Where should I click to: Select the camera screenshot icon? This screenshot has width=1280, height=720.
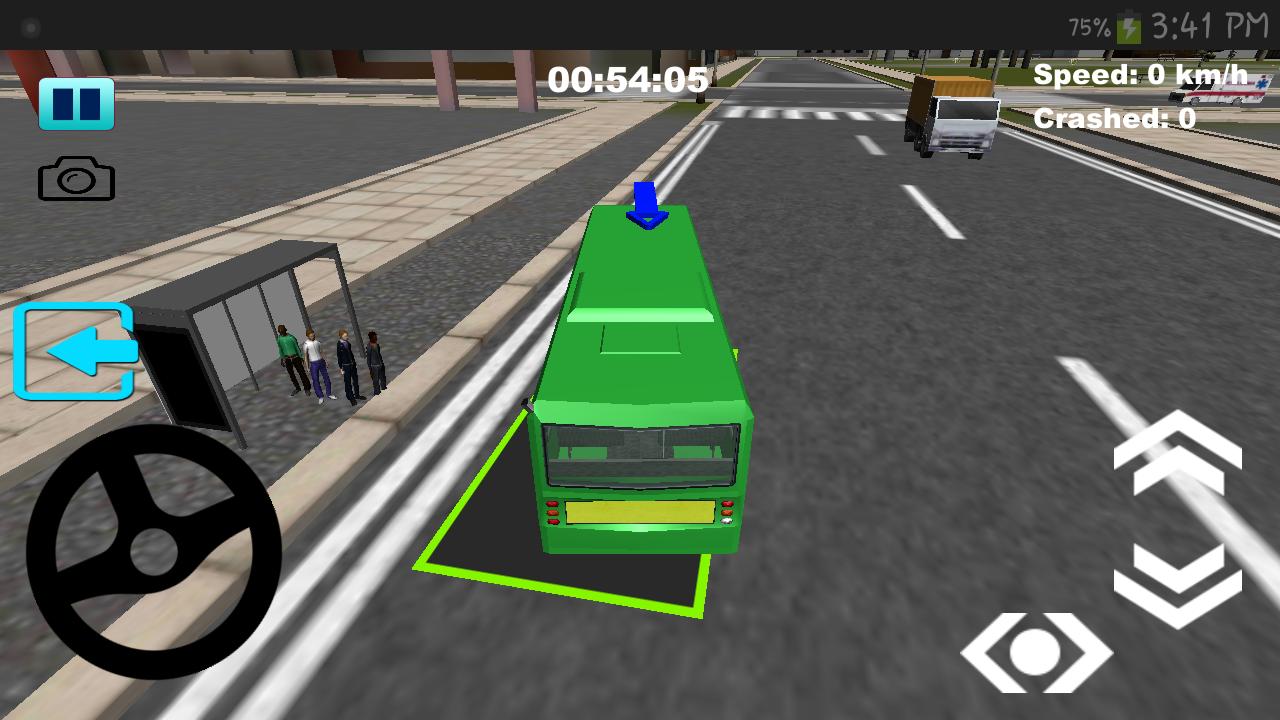point(79,180)
